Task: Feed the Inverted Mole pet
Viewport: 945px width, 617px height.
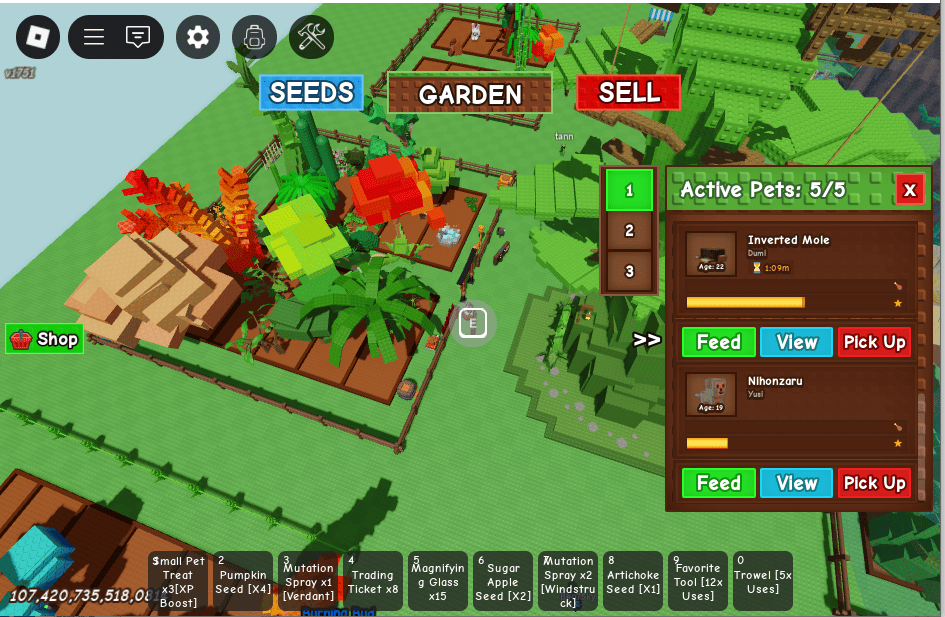Action: tap(718, 342)
